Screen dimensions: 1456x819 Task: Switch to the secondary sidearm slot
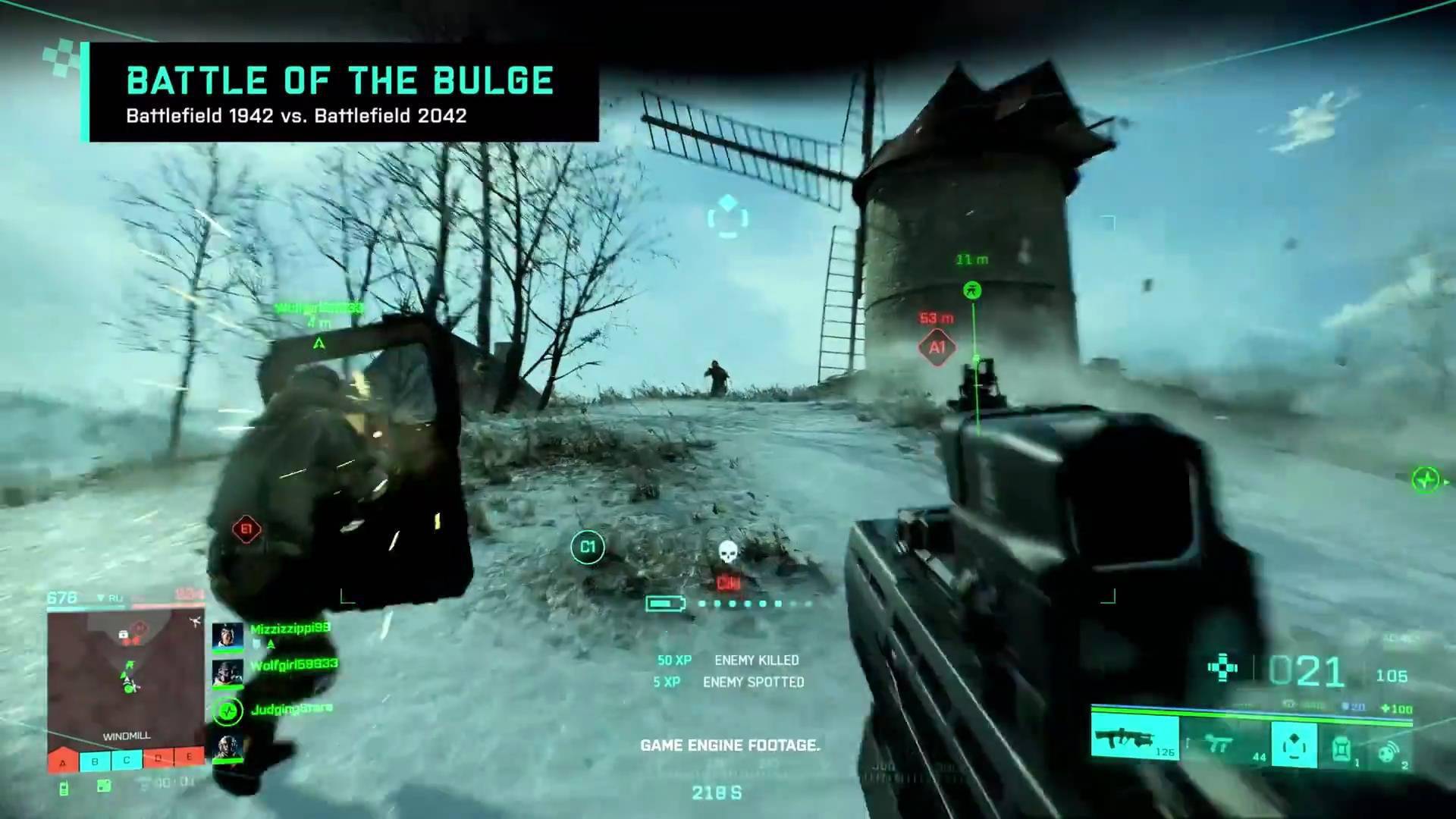click(1222, 743)
